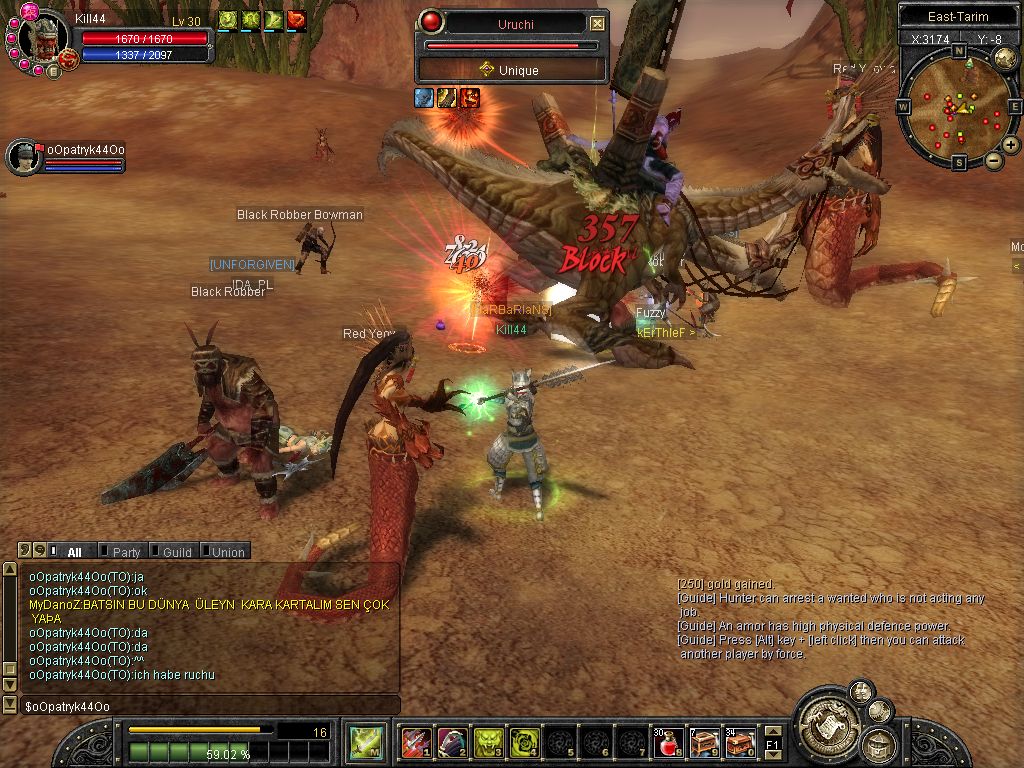Open the Guild chat tab
This screenshot has height=768, width=1024.
176,551
